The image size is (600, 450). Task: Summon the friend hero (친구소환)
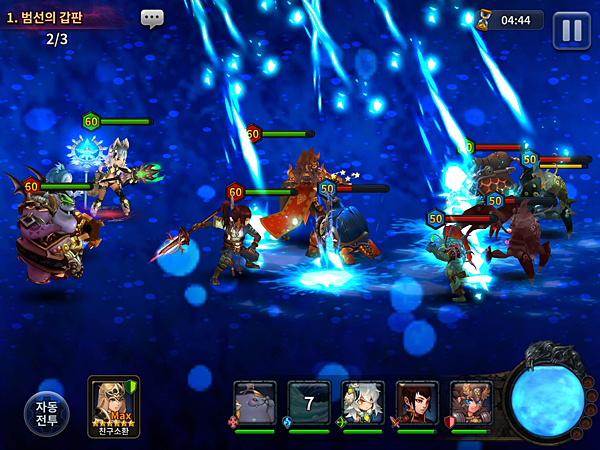[x=114, y=406]
